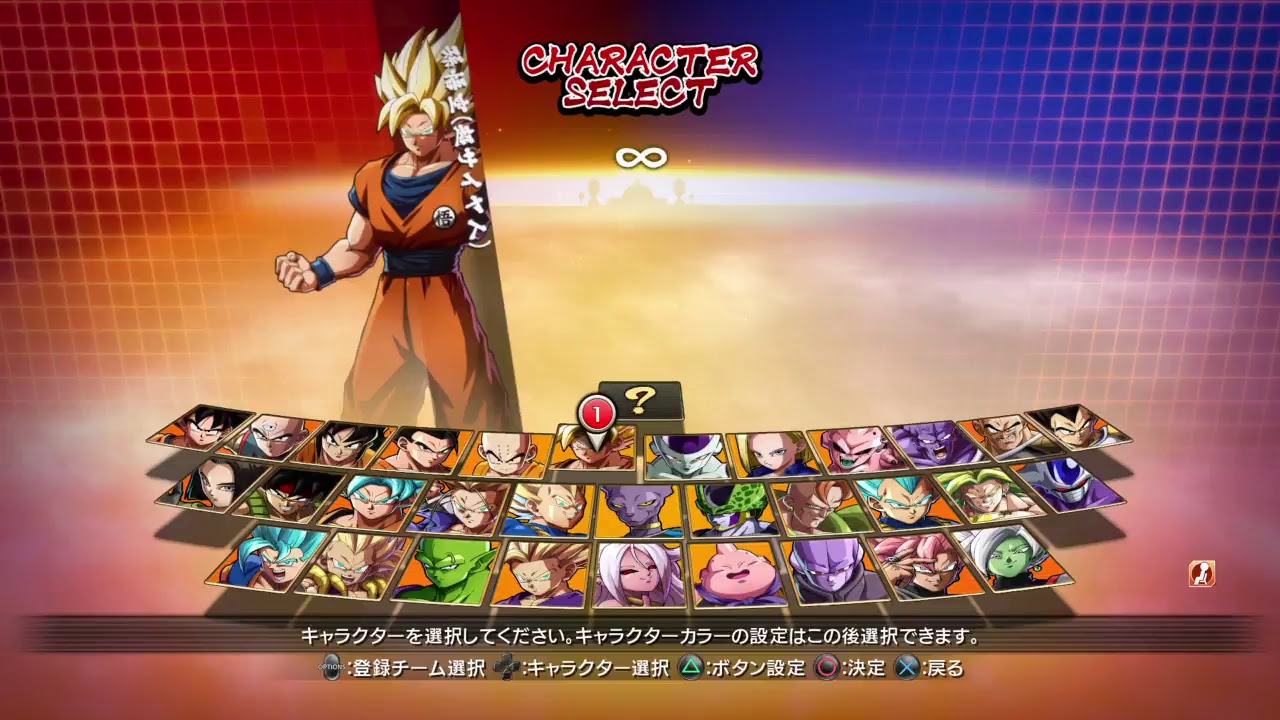Click the infinity symbol below the title
The image size is (1280, 720).
pyautogui.click(x=640, y=156)
